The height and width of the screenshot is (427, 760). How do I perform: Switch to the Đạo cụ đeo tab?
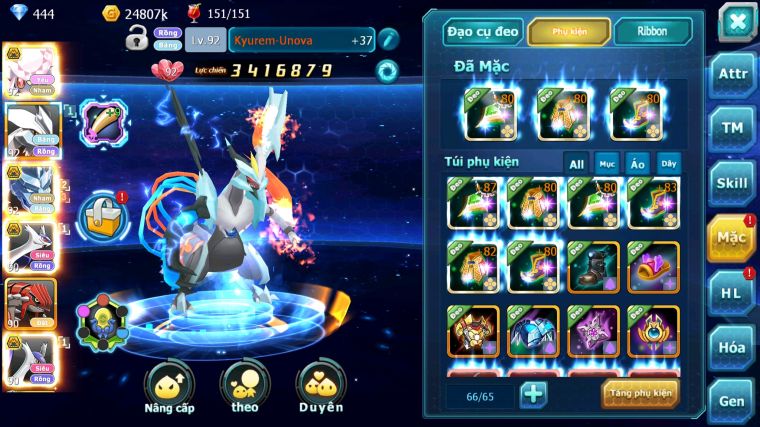tap(483, 32)
